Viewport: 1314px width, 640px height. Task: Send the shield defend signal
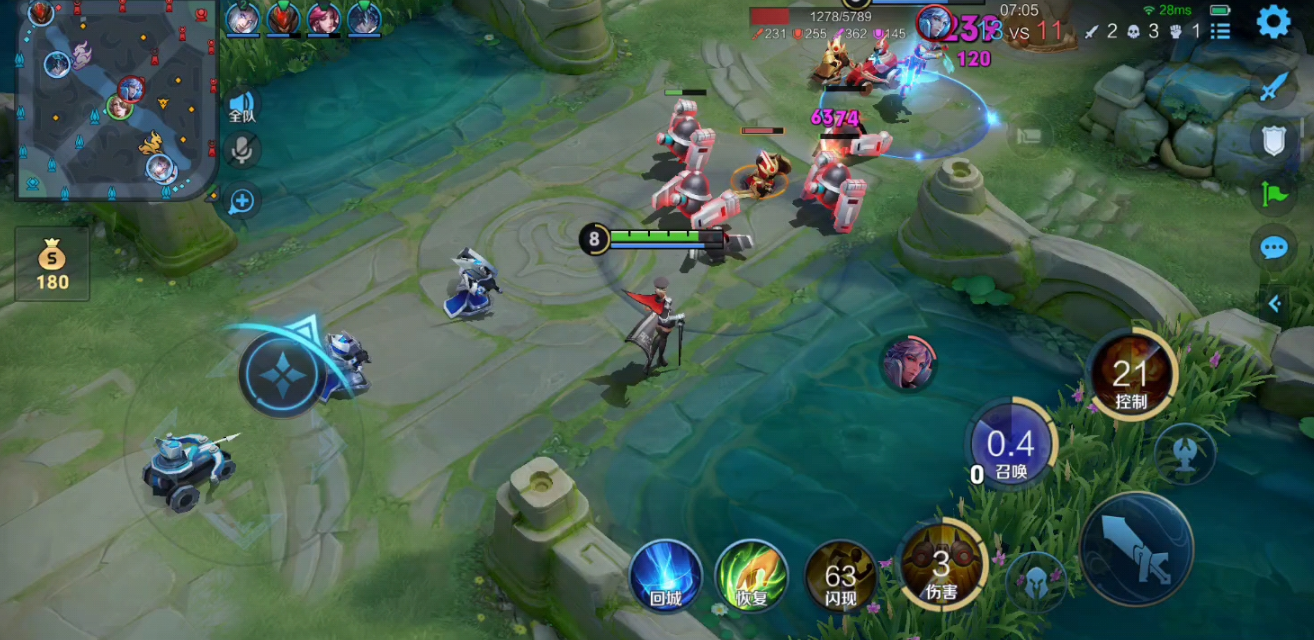(1272, 140)
